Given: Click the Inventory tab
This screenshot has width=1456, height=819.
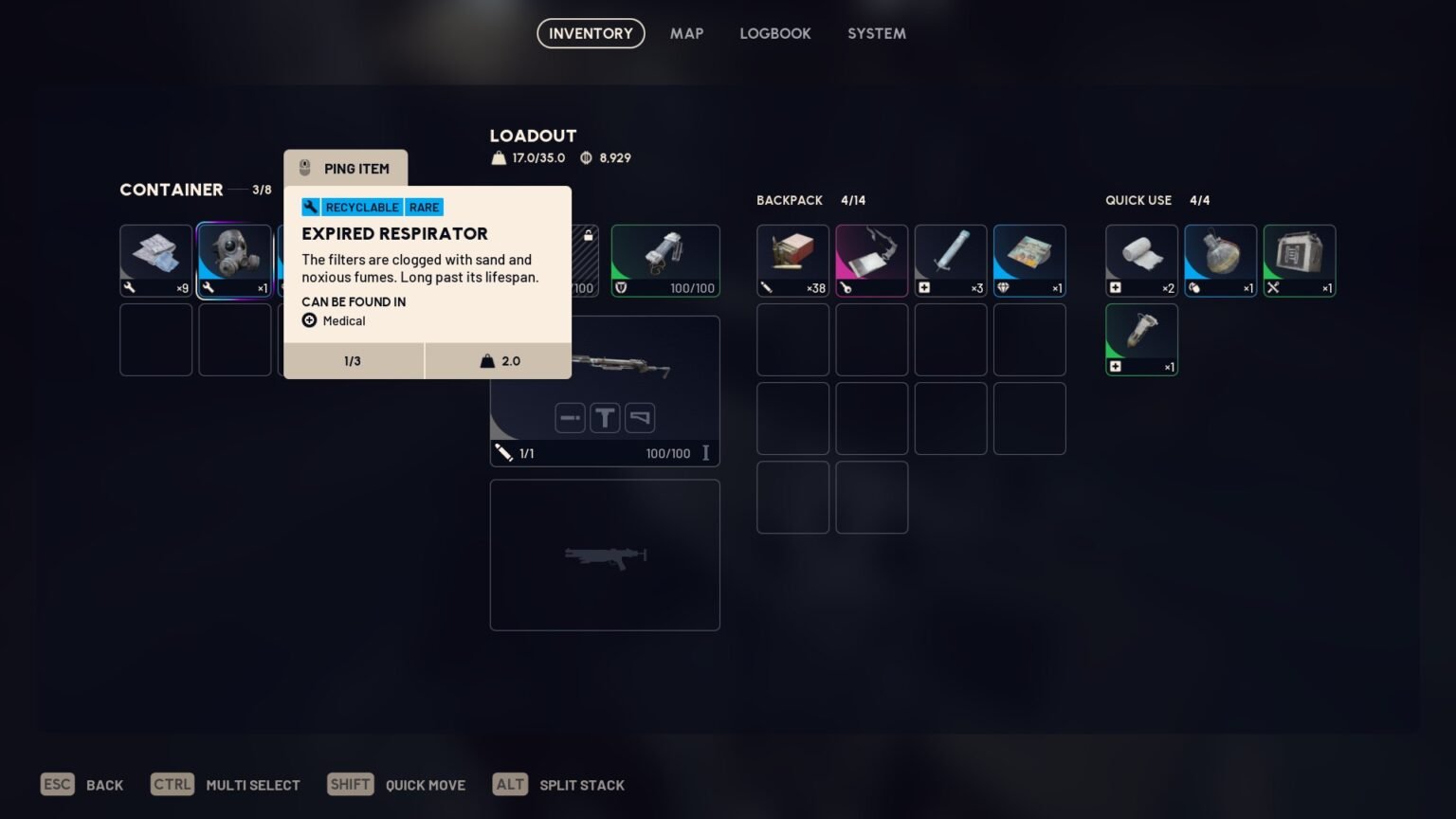Looking at the screenshot, I should click(590, 33).
